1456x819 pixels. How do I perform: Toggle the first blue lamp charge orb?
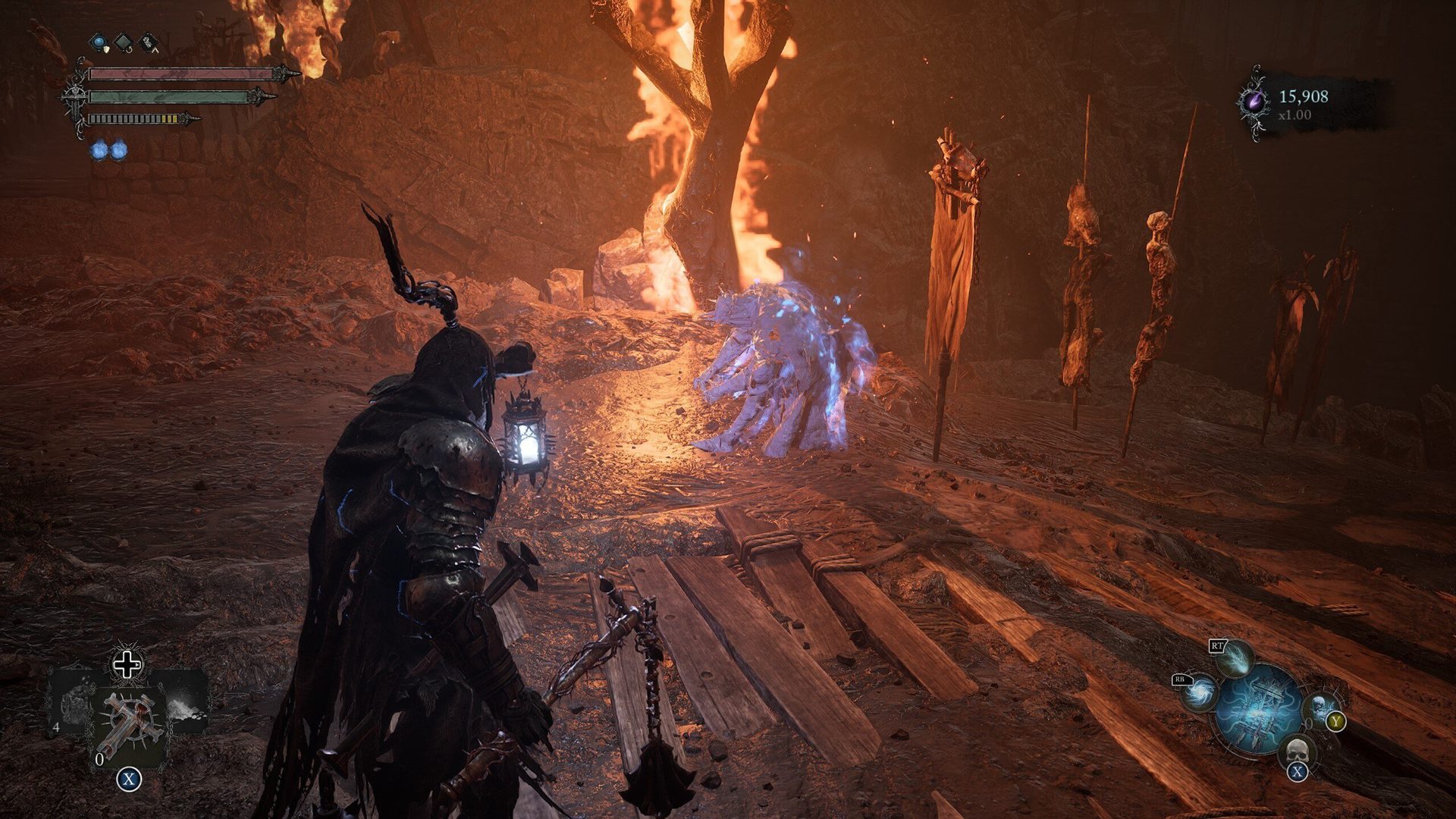tap(99, 150)
